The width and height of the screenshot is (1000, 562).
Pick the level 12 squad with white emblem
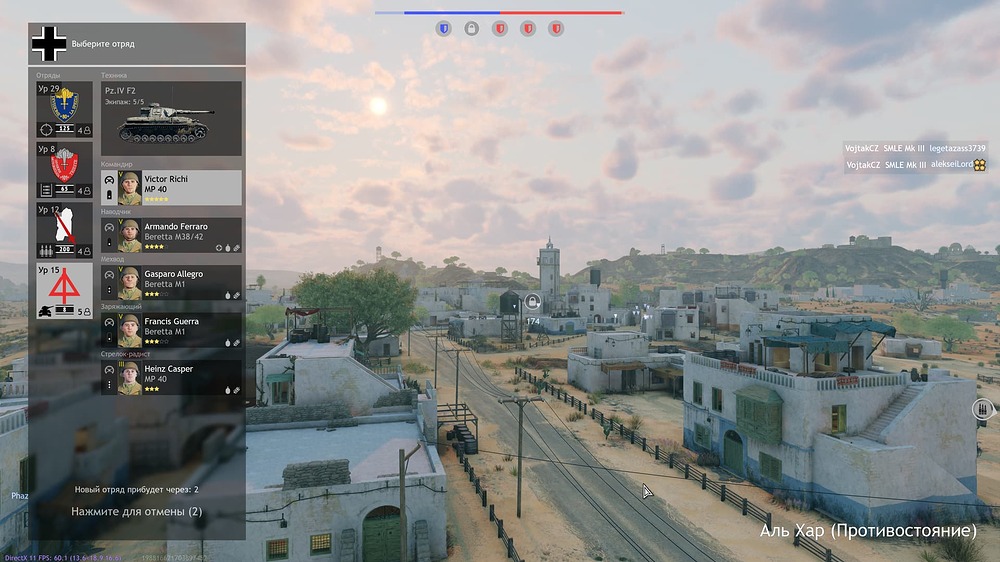click(x=64, y=230)
